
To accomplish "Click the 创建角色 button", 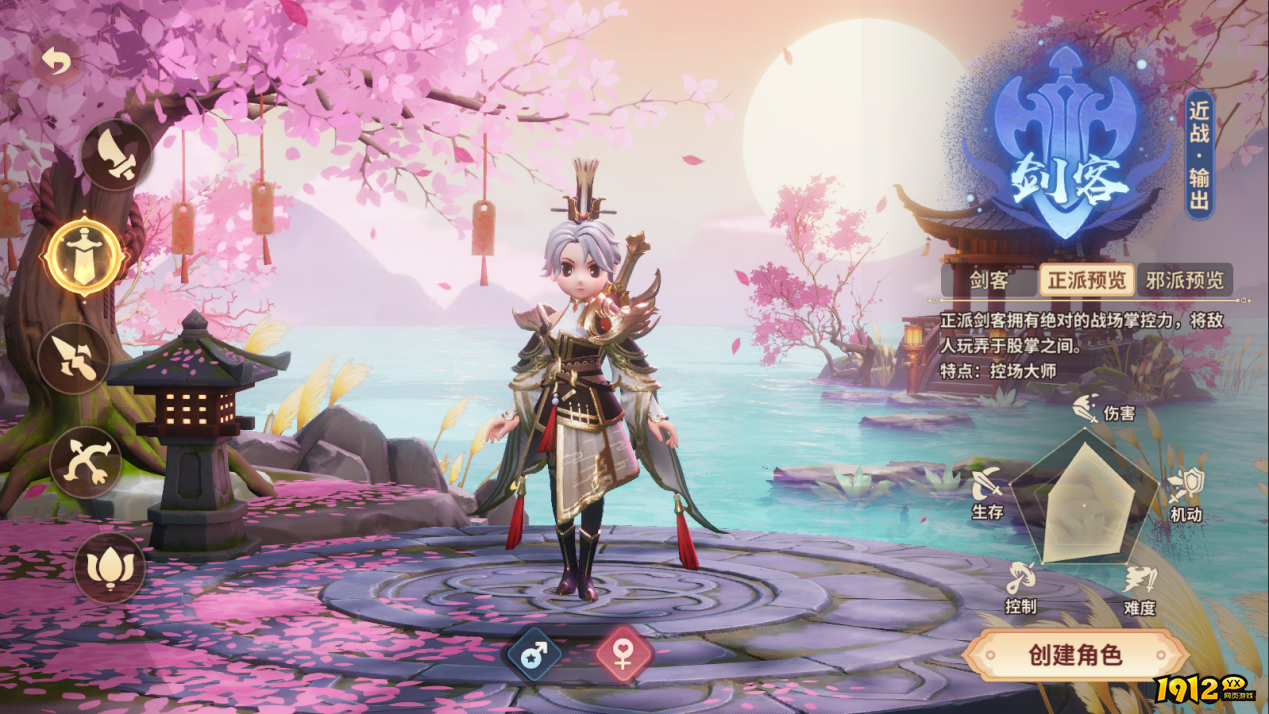I will click(x=1075, y=656).
